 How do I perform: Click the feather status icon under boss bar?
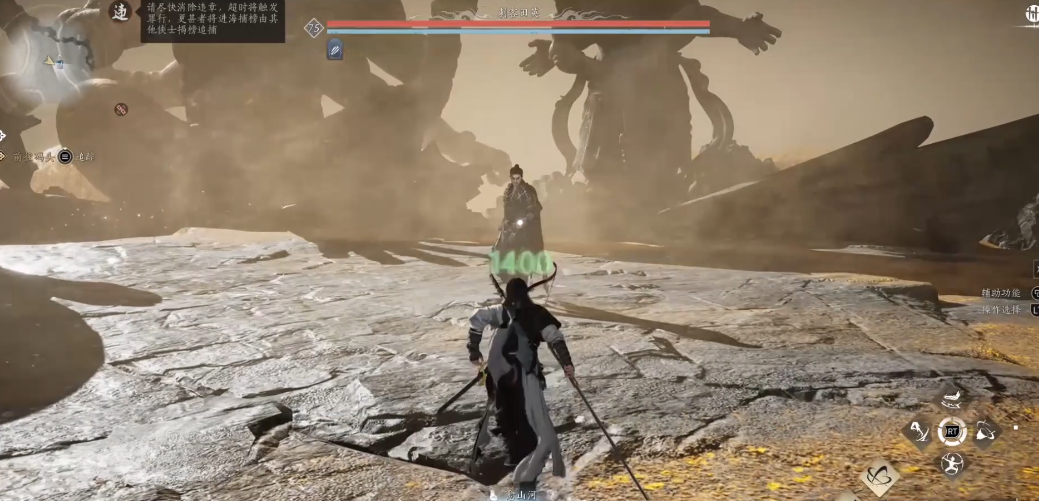tap(335, 49)
